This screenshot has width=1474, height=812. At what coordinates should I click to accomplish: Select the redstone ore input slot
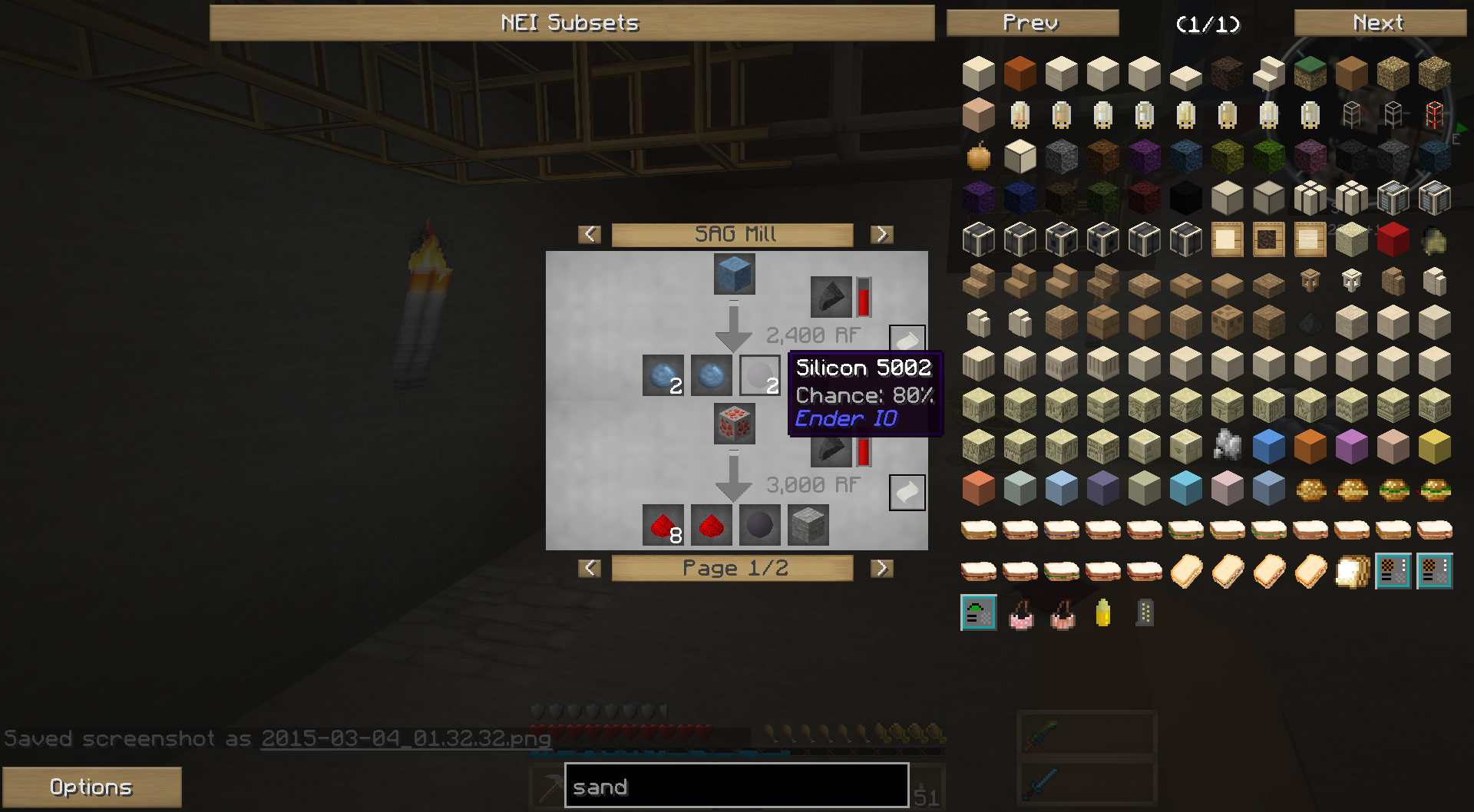(x=734, y=424)
